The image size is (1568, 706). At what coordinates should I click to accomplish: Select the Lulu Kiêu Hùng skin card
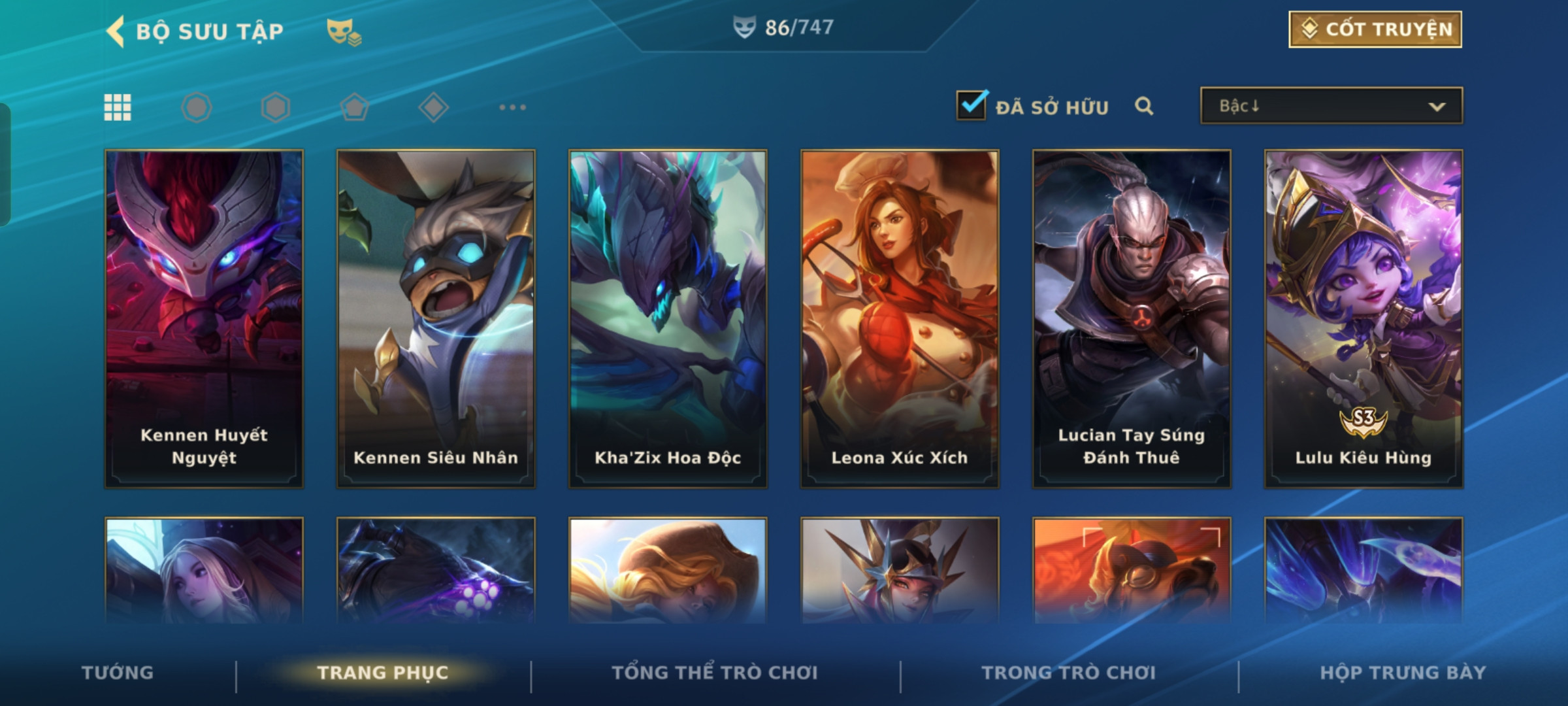pos(1364,319)
